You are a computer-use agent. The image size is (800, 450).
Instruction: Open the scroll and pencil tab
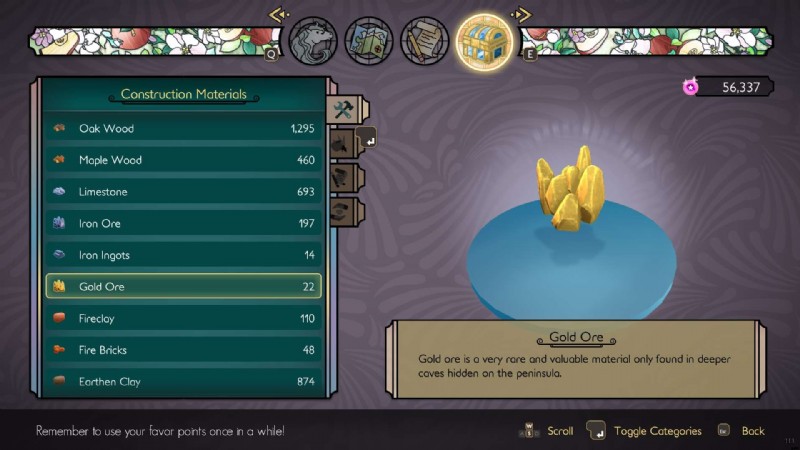pos(424,41)
